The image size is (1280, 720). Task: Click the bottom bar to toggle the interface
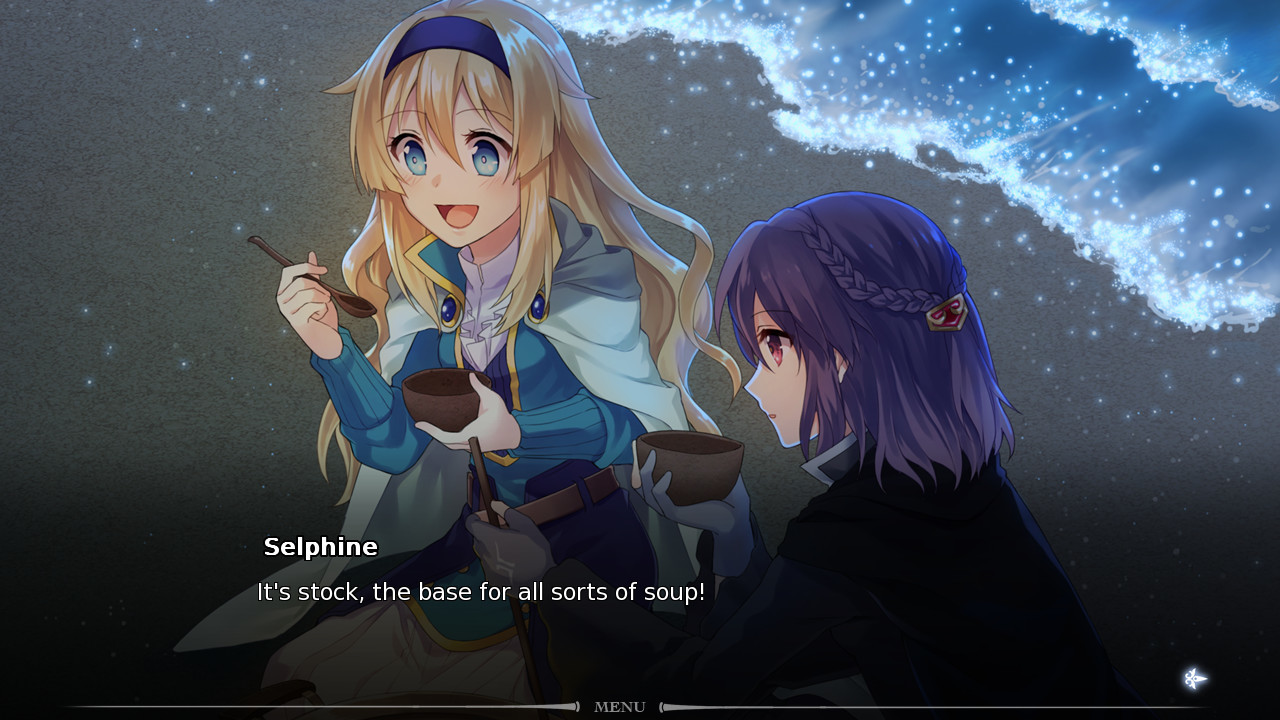point(640,707)
